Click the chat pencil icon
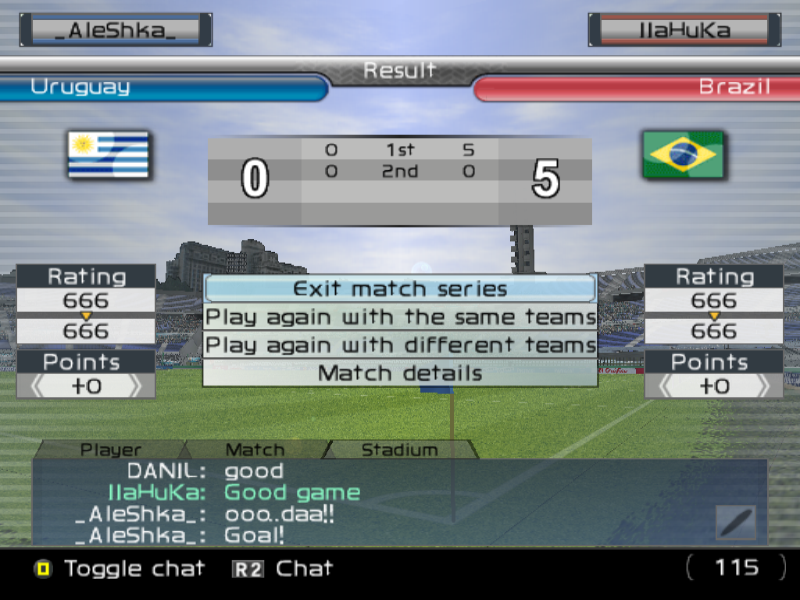 pos(735,522)
